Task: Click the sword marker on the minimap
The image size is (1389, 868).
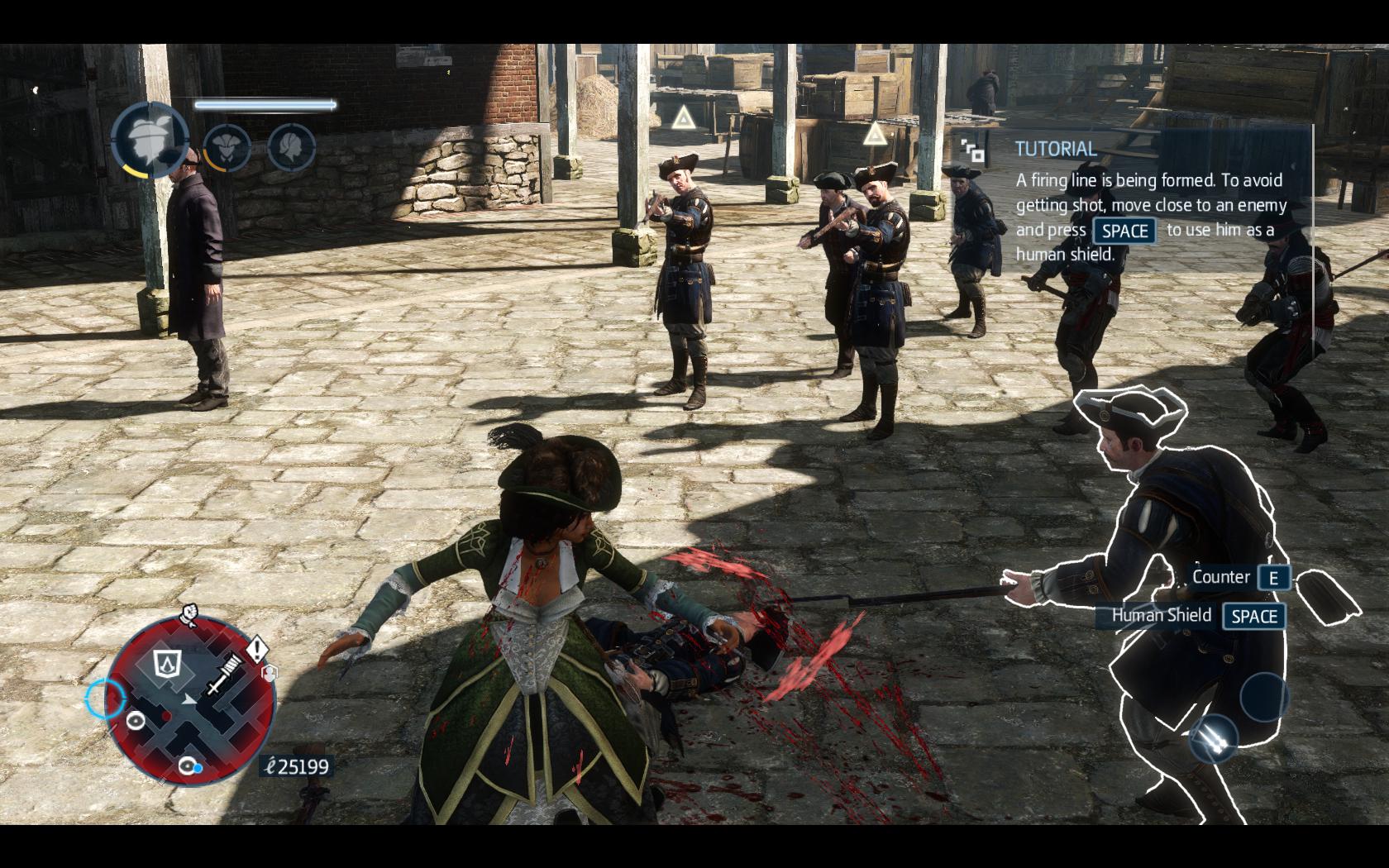Action: click(x=223, y=674)
